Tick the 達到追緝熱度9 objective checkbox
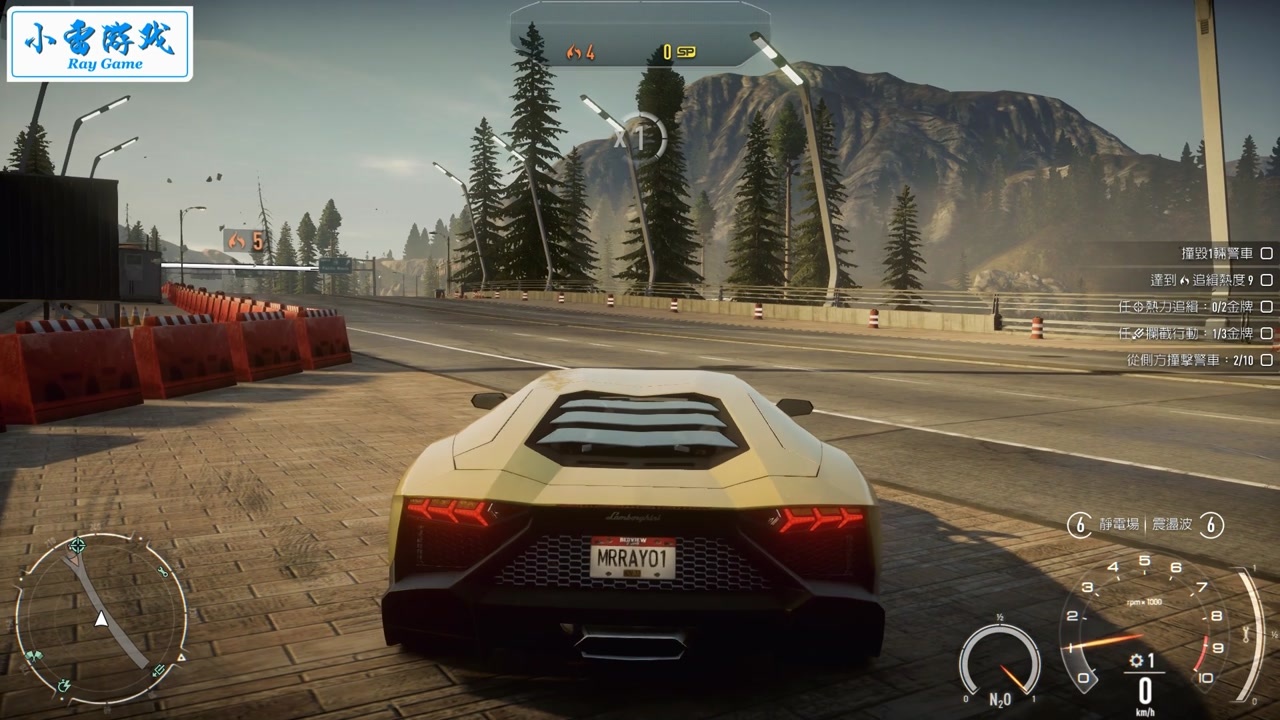 point(1266,280)
